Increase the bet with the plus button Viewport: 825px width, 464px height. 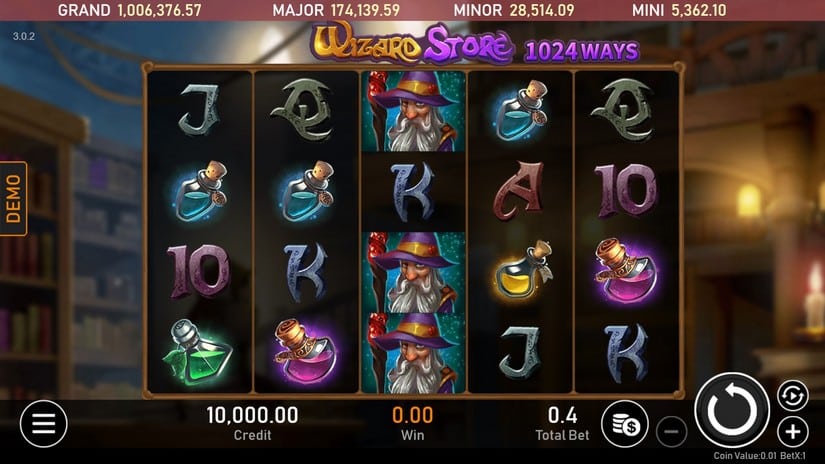click(792, 432)
